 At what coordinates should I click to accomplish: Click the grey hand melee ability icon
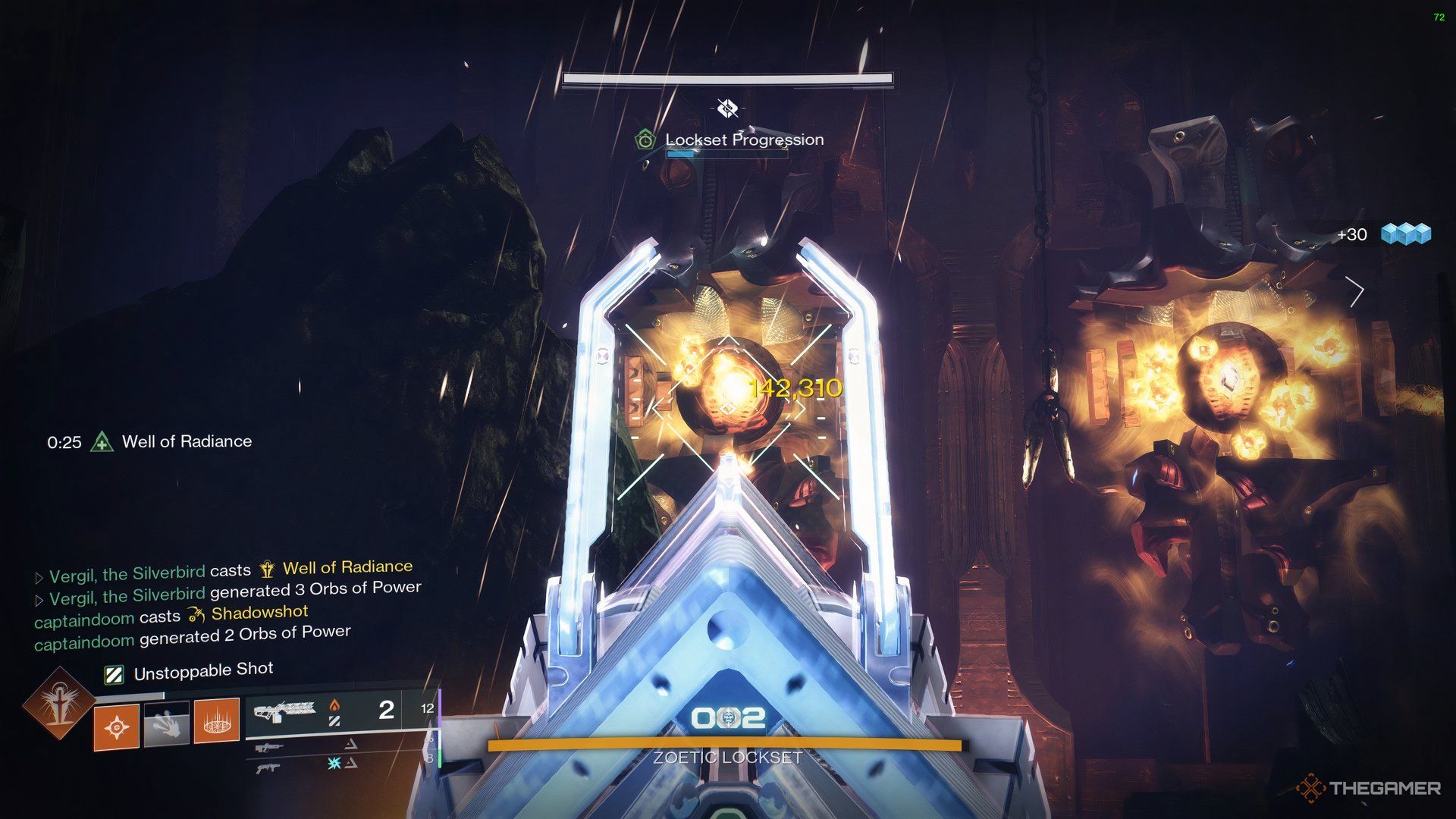[x=166, y=724]
